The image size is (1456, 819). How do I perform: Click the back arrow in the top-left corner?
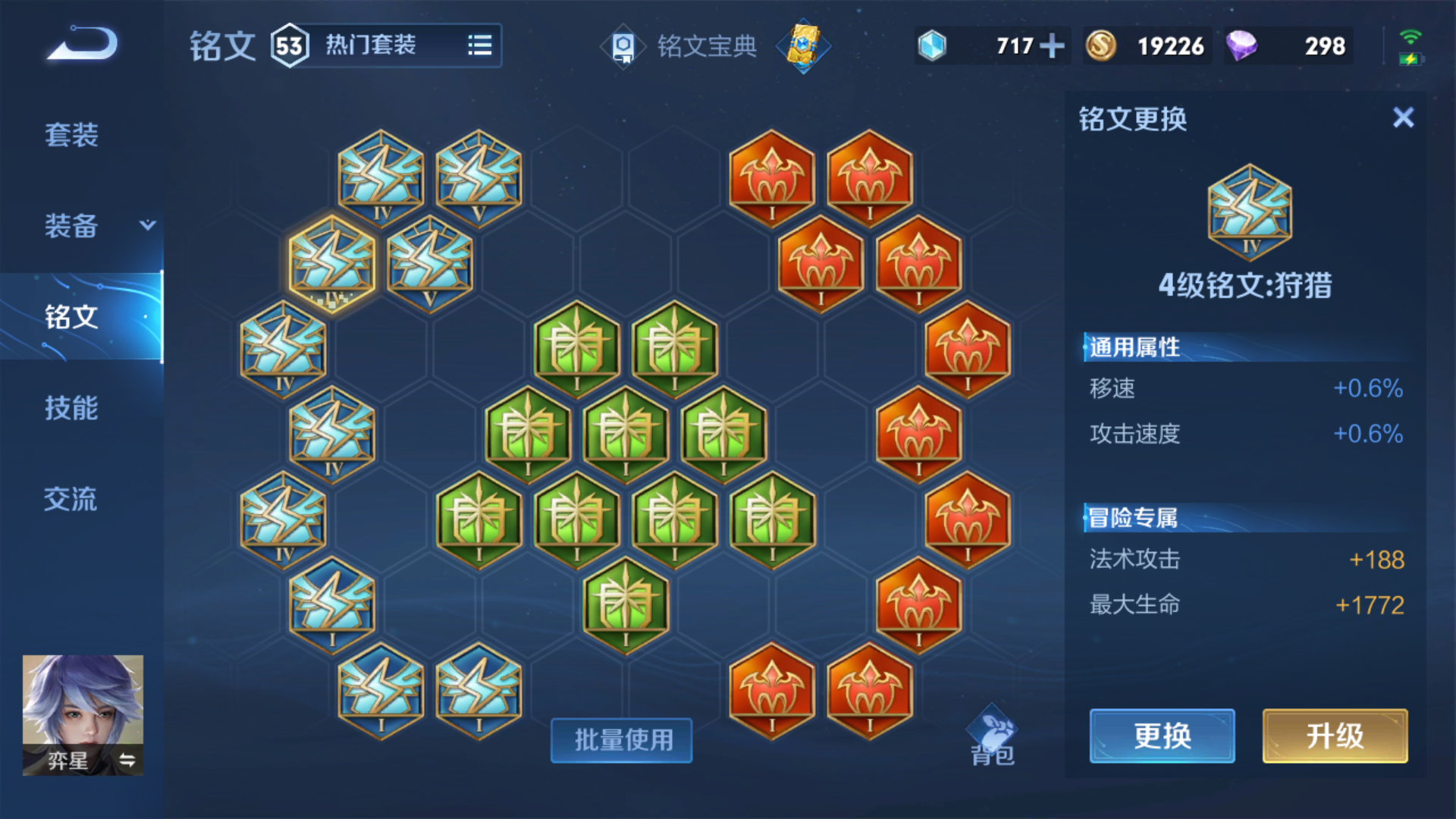pyautogui.click(x=80, y=43)
